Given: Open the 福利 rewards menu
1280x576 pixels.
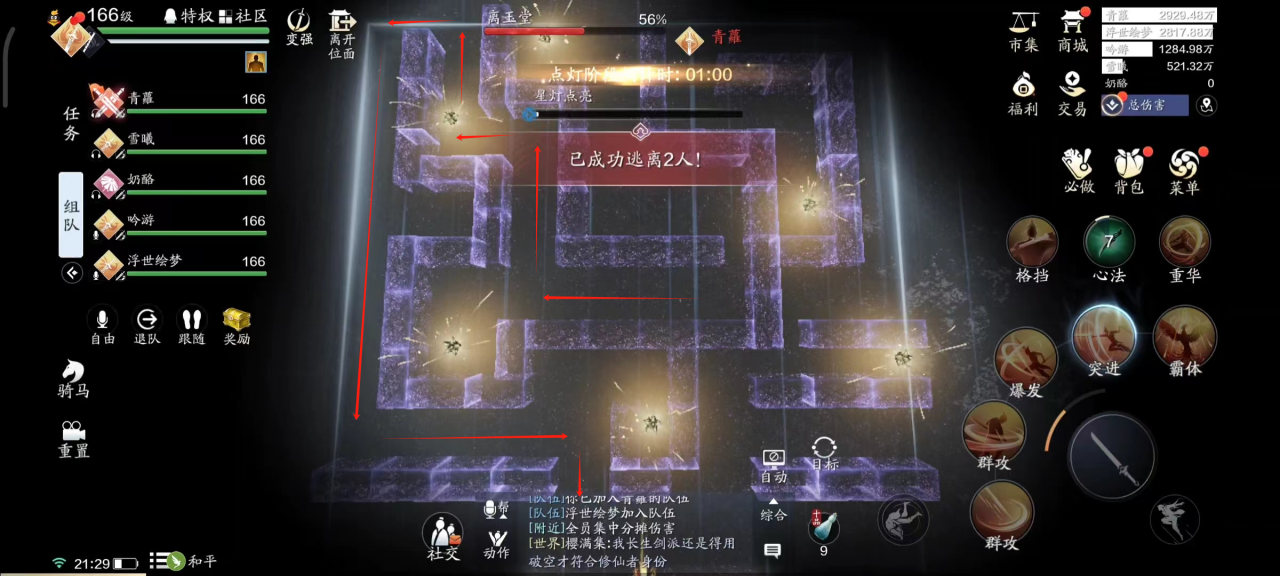Looking at the screenshot, I should [1023, 92].
